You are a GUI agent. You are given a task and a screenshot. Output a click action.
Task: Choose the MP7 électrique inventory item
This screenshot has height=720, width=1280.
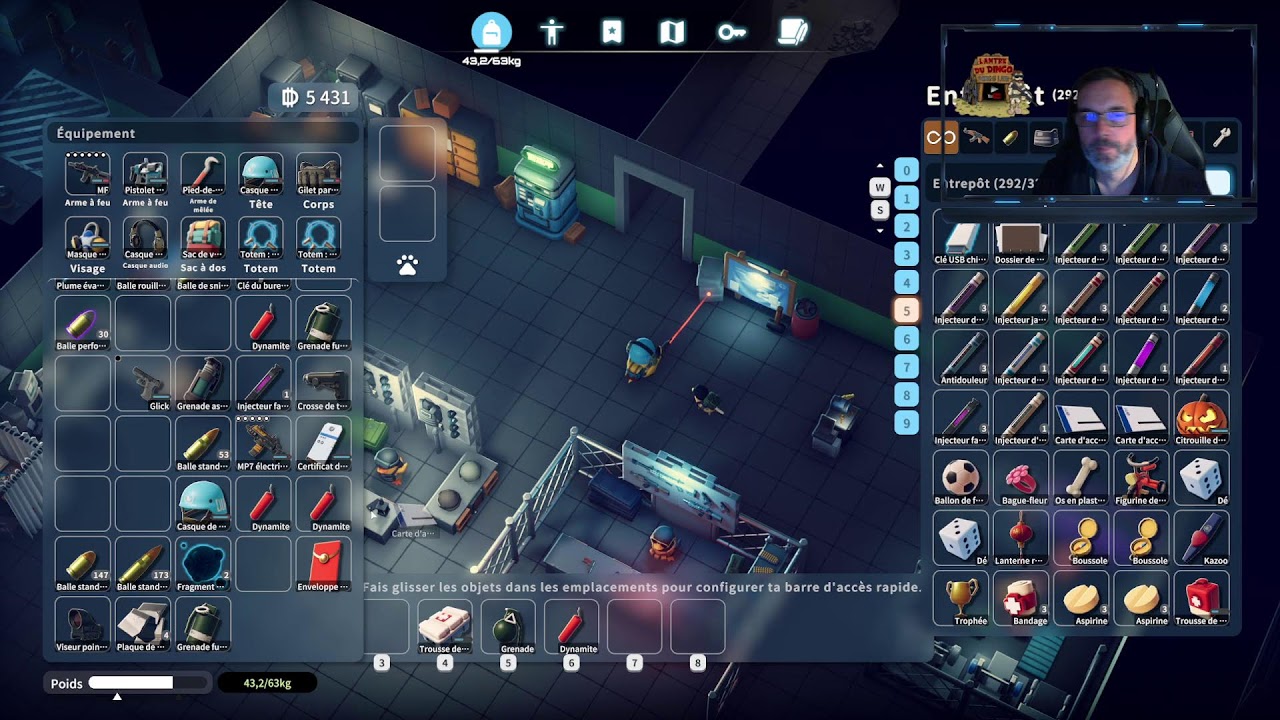(x=263, y=444)
